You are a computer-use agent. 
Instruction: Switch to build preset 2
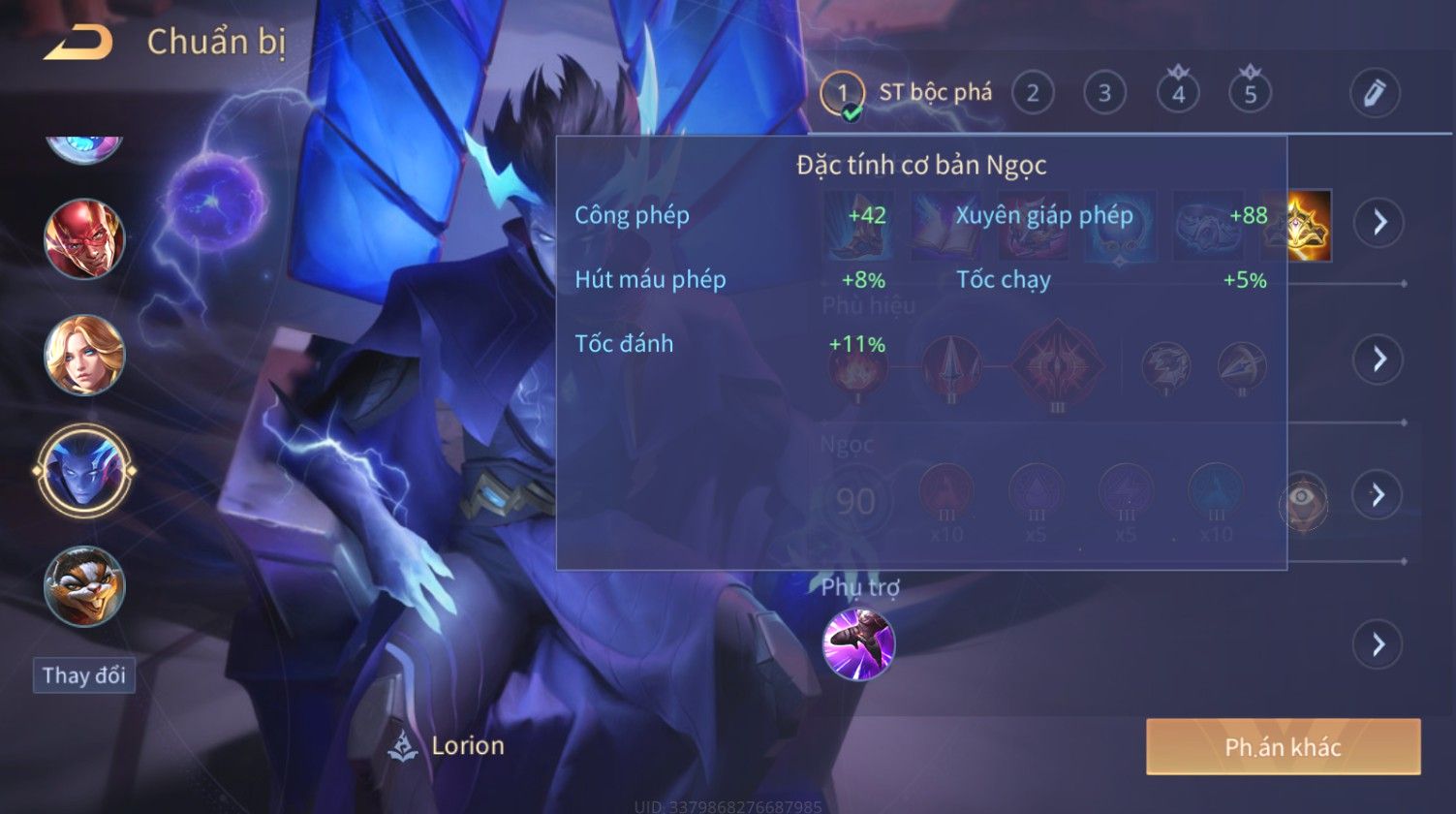(x=1033, y=93)
